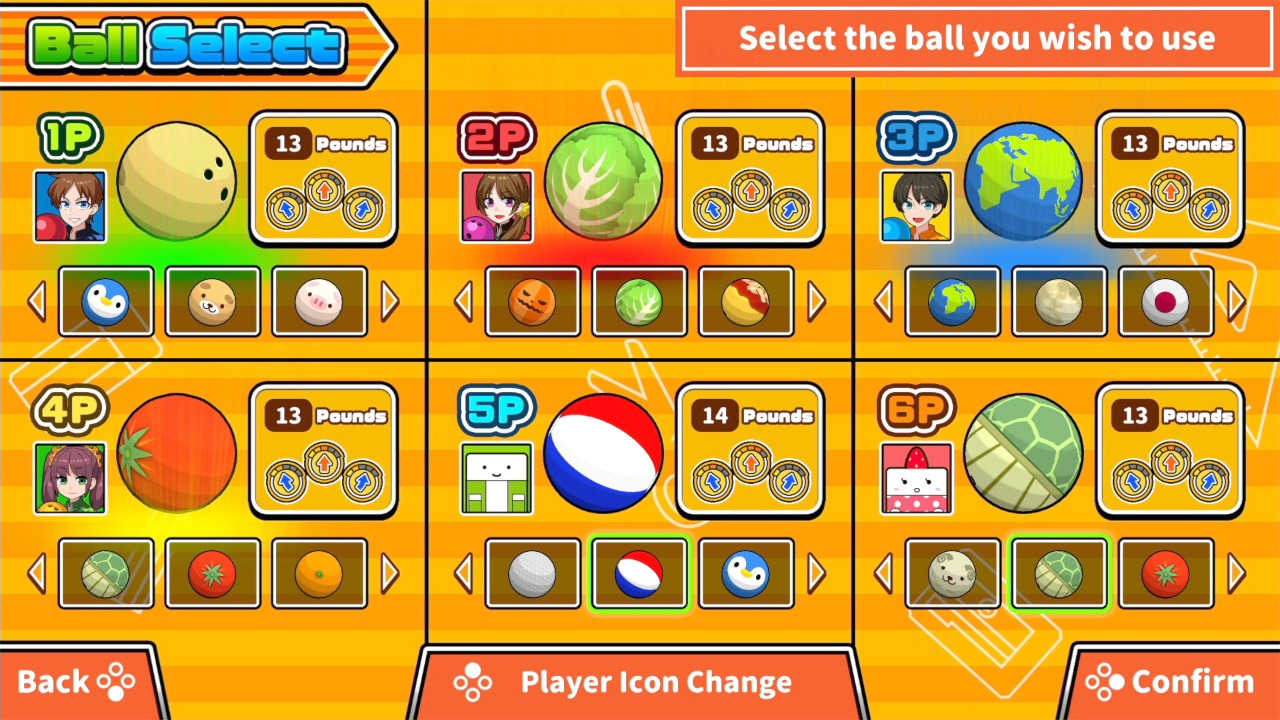Select the golf ball for player 5
Image resolution: width=1280 pixels, height=720 pixels.
(x=533, y=573)
